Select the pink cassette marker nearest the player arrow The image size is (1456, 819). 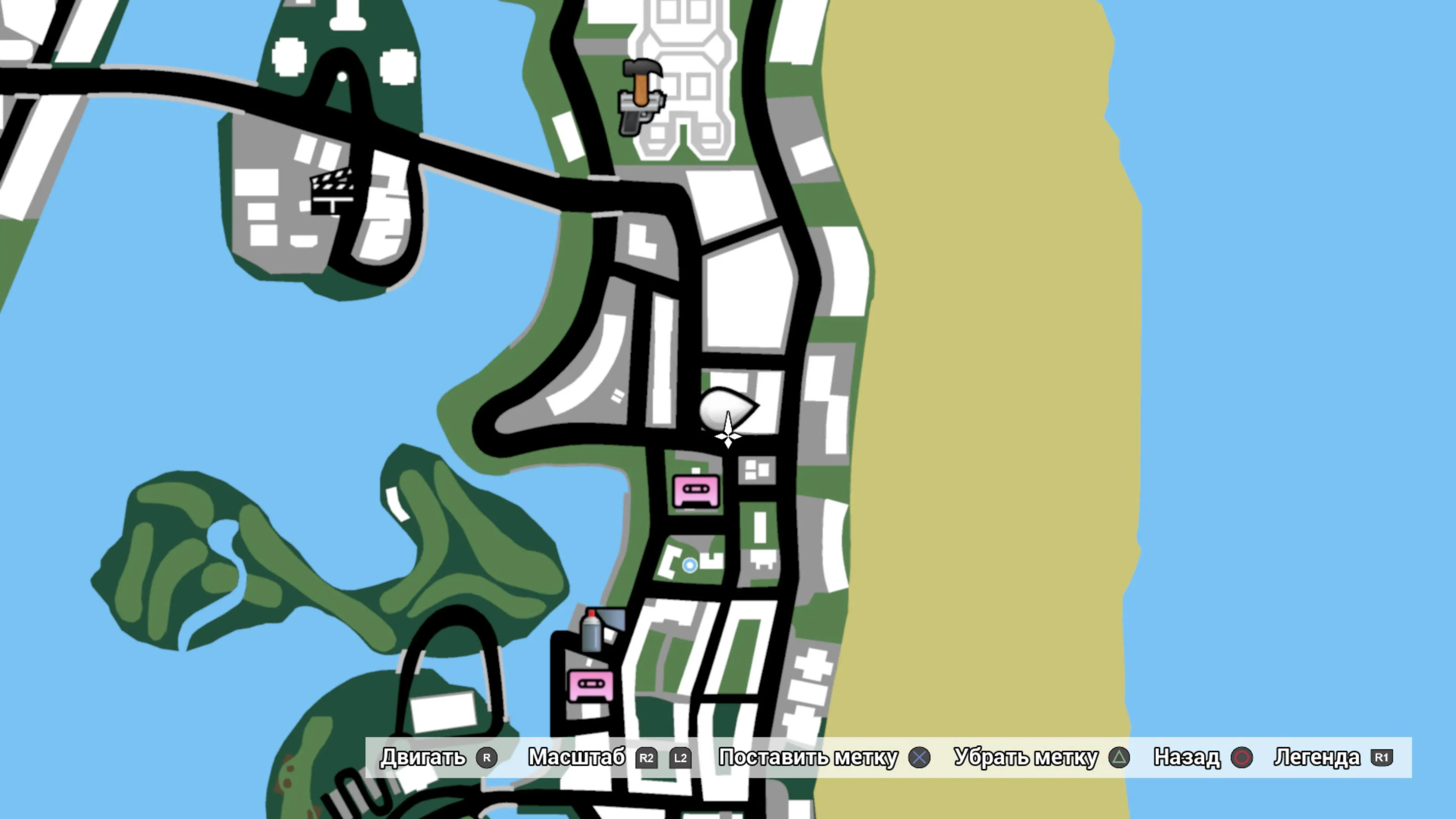(x=697, y=491)
